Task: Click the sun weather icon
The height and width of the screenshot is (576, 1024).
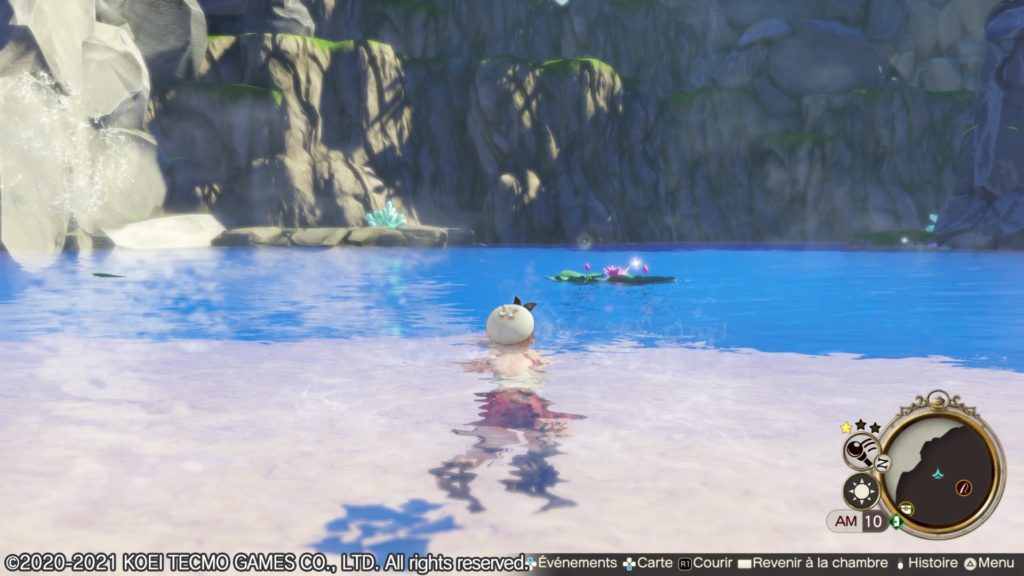Action: pyautogui.click(x=860, y=491)
